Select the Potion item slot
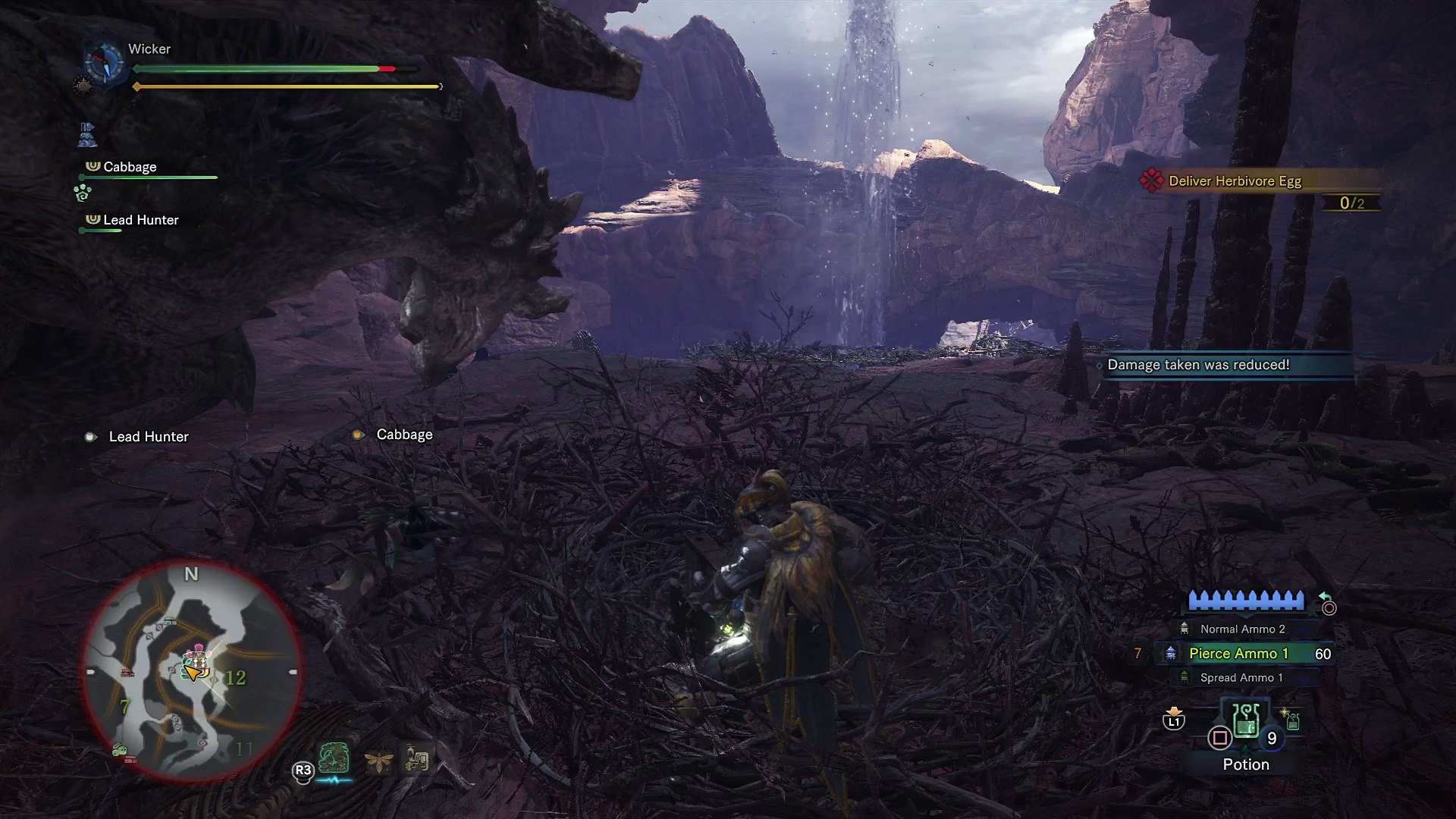Viewport: 1456px width, 819px height. point(1245,726)
